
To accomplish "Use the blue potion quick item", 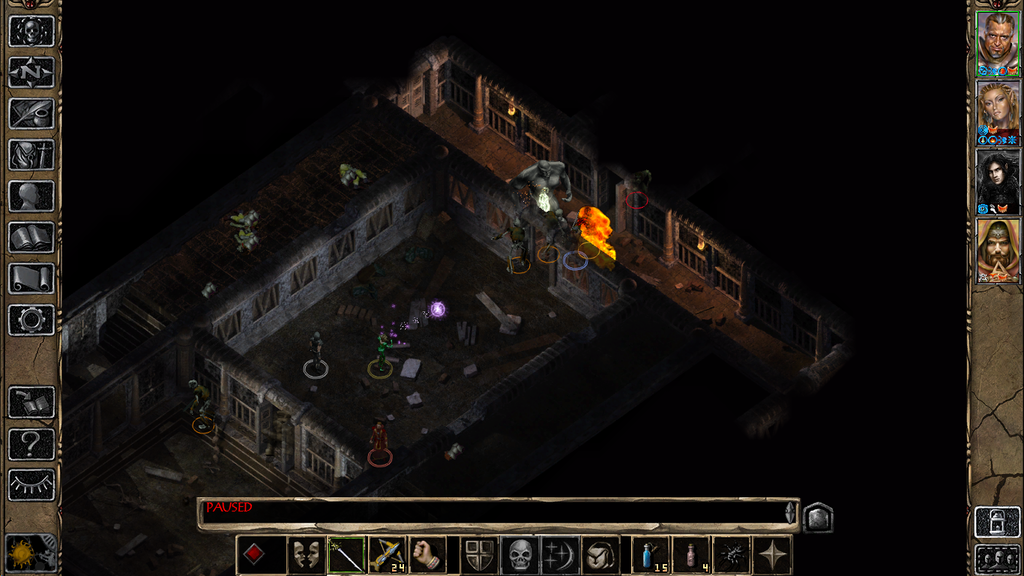I will pyautogui.click(x=651, y=555).
